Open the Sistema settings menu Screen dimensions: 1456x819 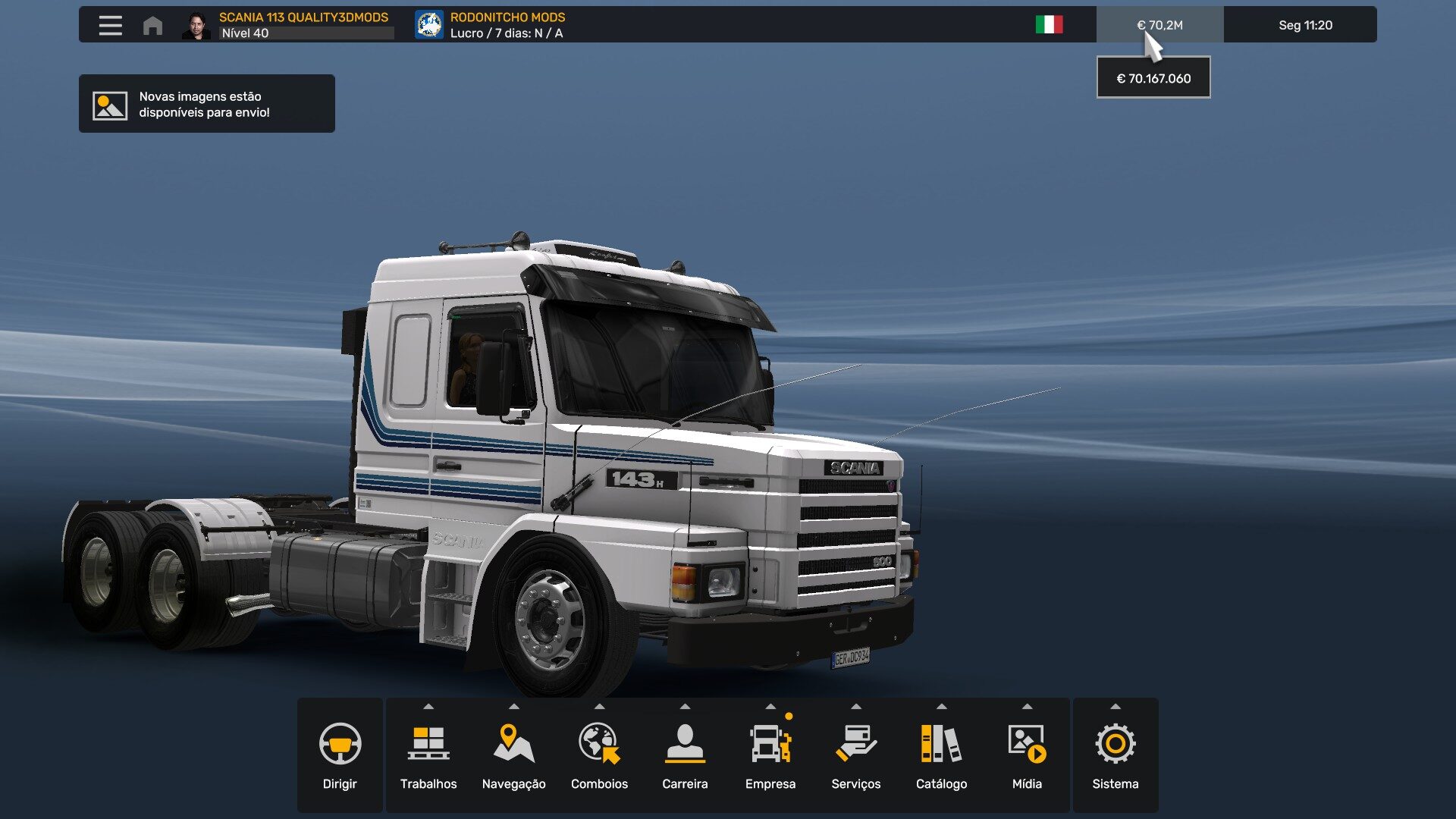tap(1115, 755)
